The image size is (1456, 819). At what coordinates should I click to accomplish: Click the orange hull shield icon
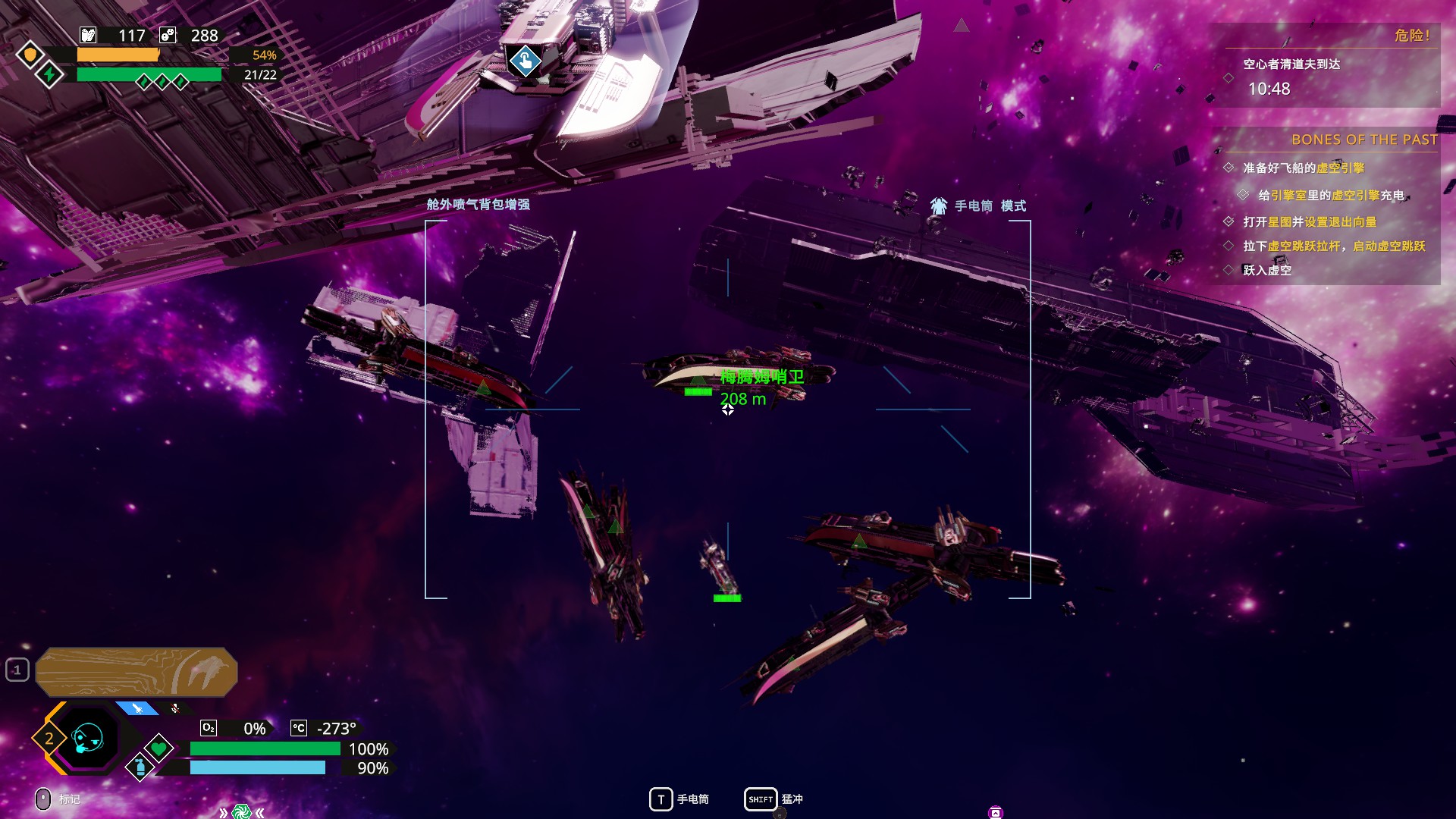click(30, 55)
